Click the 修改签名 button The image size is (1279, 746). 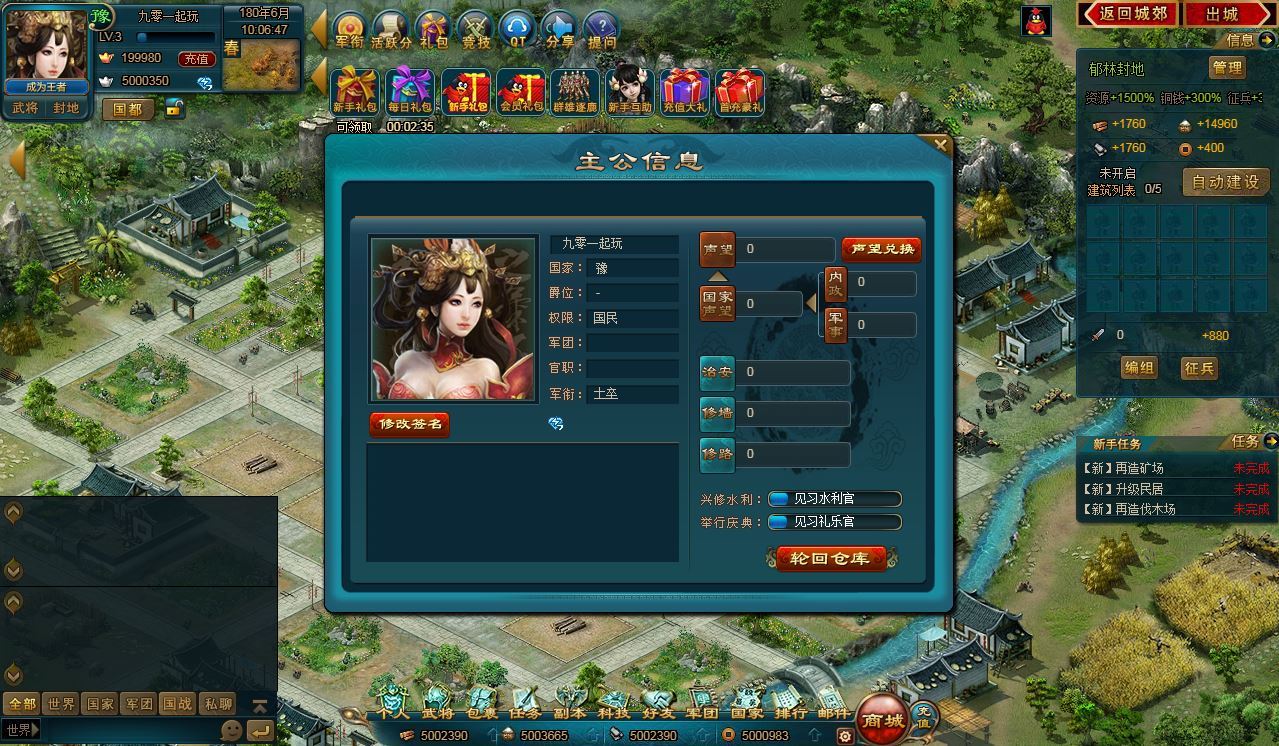(x=410, y=424)
